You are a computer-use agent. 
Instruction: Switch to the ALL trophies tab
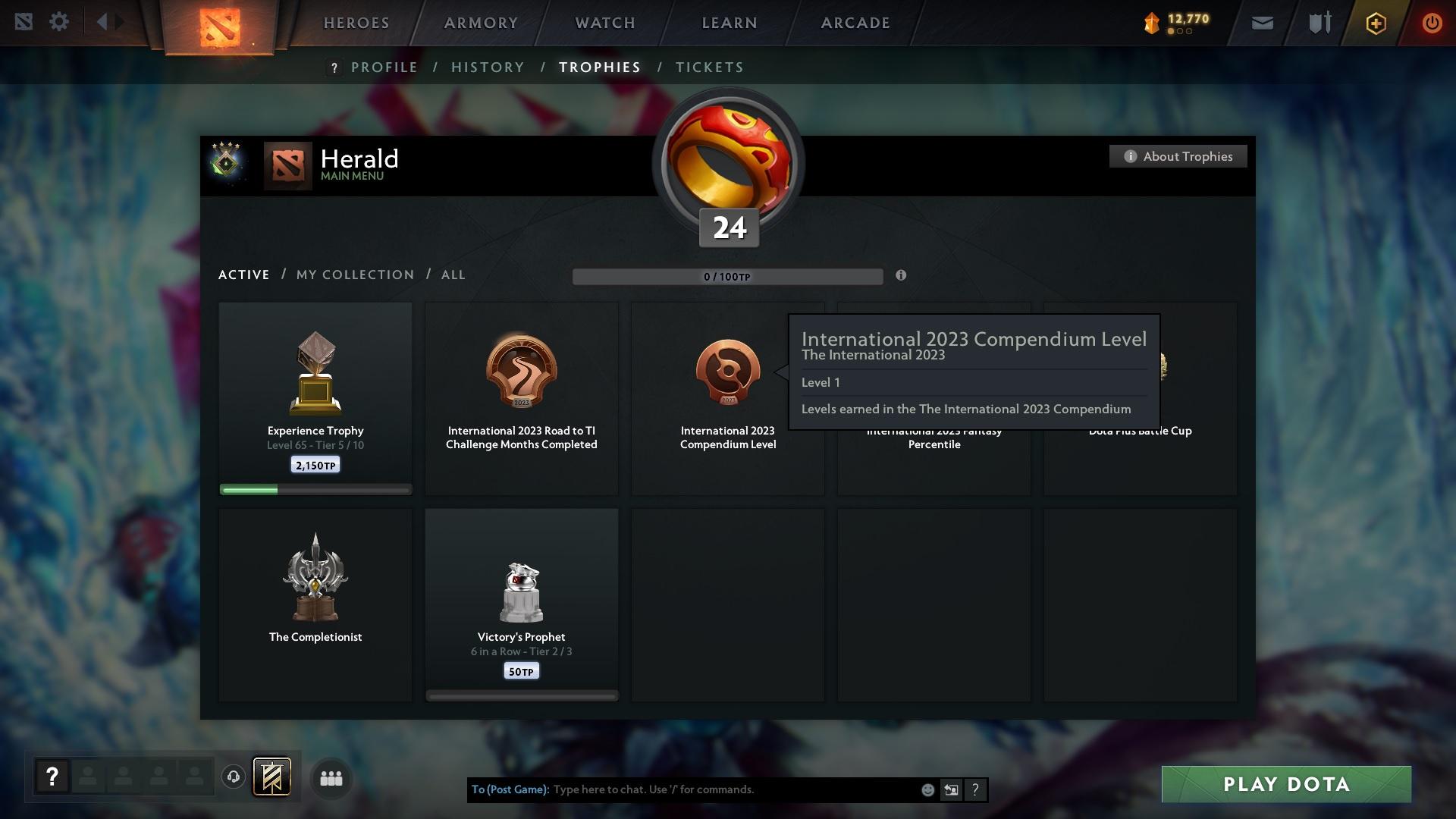pyautogui.click(x=453, y=275)
